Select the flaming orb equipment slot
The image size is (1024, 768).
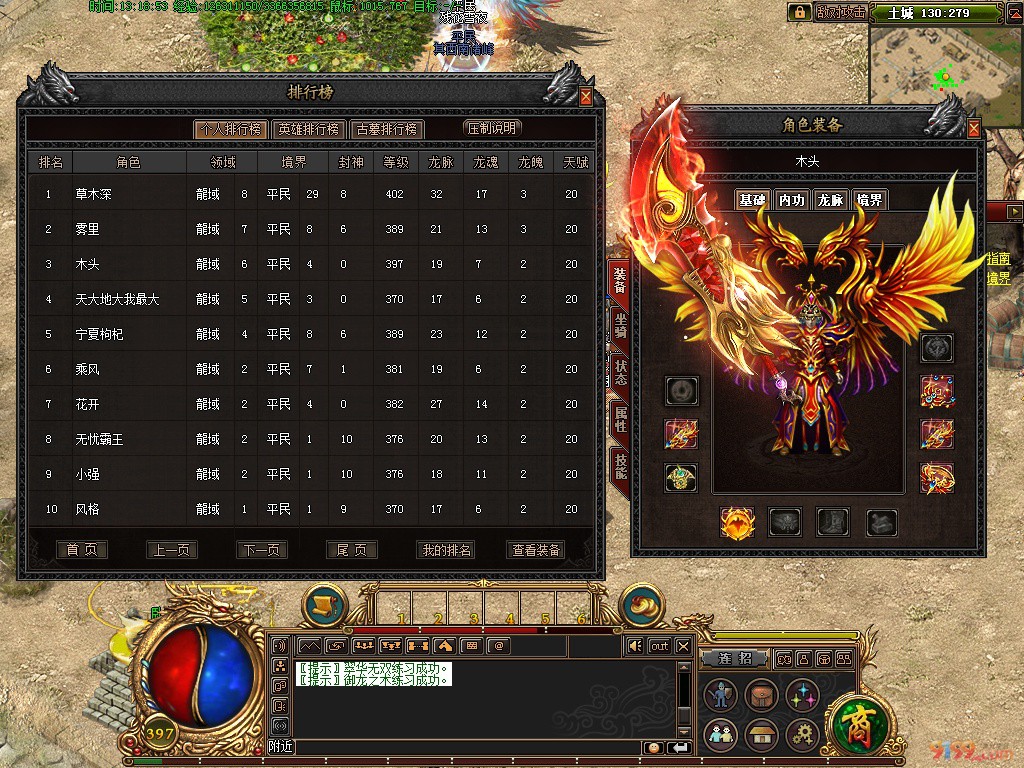[736, 522]
